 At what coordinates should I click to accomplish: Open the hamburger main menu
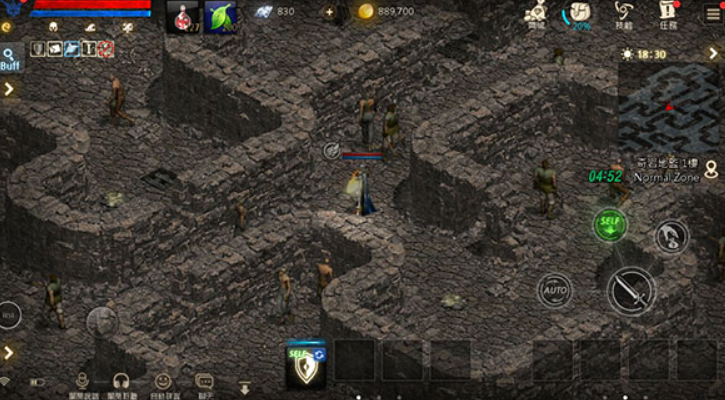(713, 13)
